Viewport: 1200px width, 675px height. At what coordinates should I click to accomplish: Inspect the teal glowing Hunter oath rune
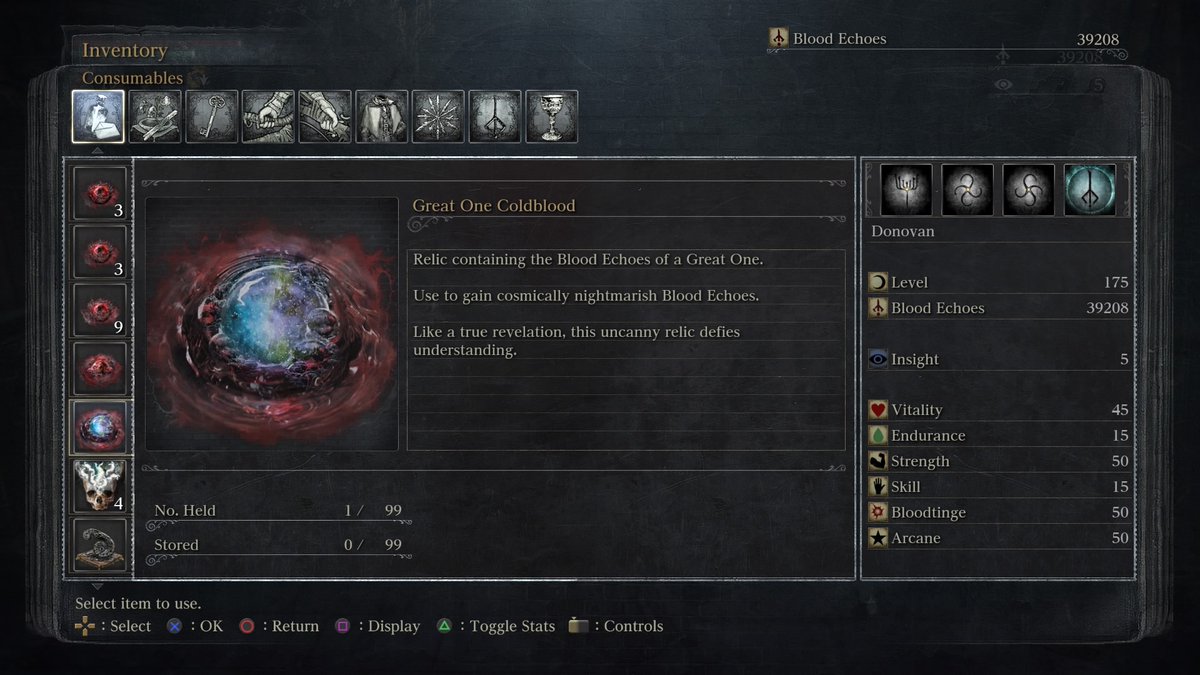[x=1090, y=190]
